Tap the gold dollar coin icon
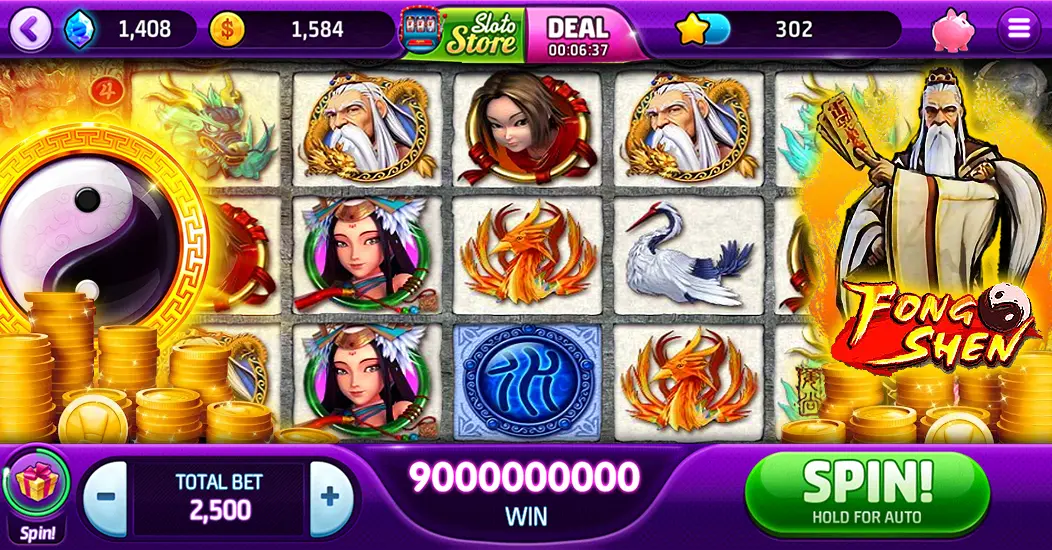Image resolution: width=1052 pixels, height=550 pixels. click(x=226, y=30)
